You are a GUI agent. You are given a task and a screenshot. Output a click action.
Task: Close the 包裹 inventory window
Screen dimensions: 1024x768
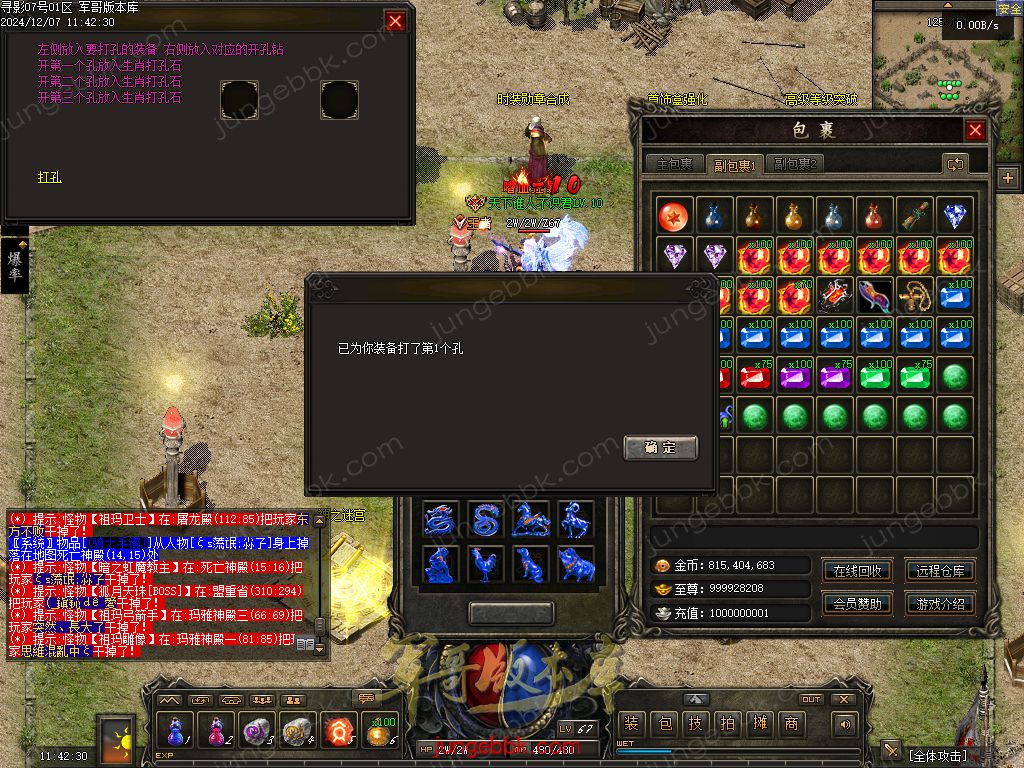click(x=975, y=130)
